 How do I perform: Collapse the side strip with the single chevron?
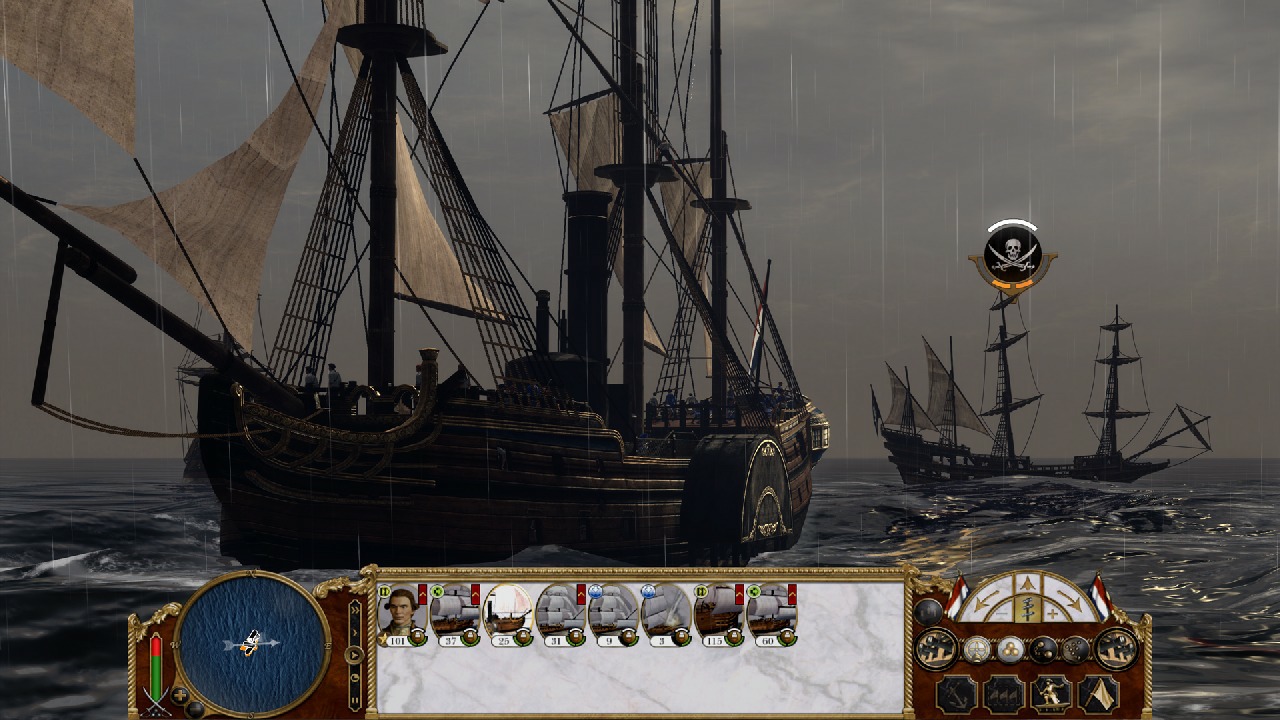point(354,632)
